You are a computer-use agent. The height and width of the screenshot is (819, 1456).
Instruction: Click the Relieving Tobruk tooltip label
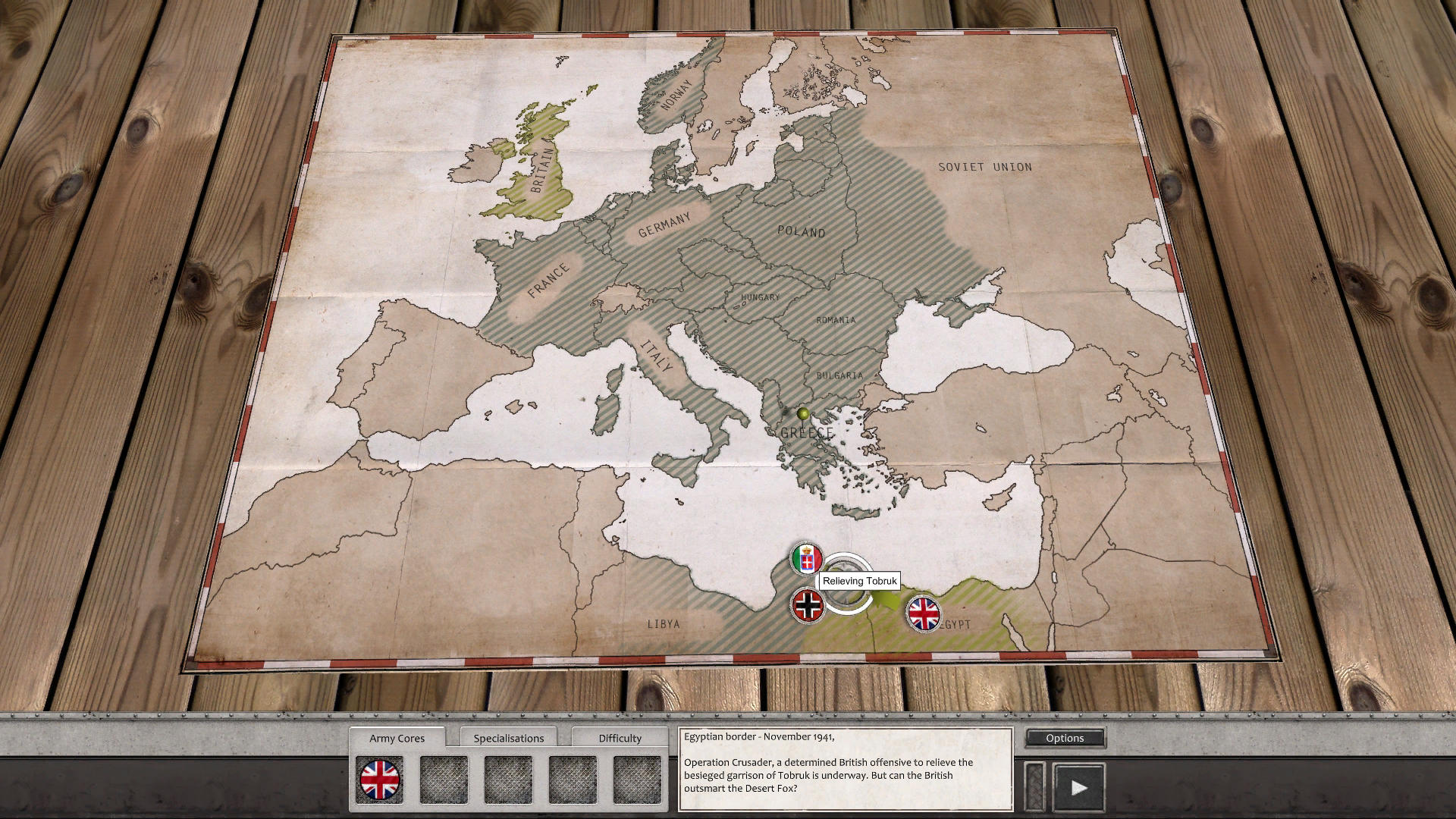pyautogui.click(x=860, y=581)
